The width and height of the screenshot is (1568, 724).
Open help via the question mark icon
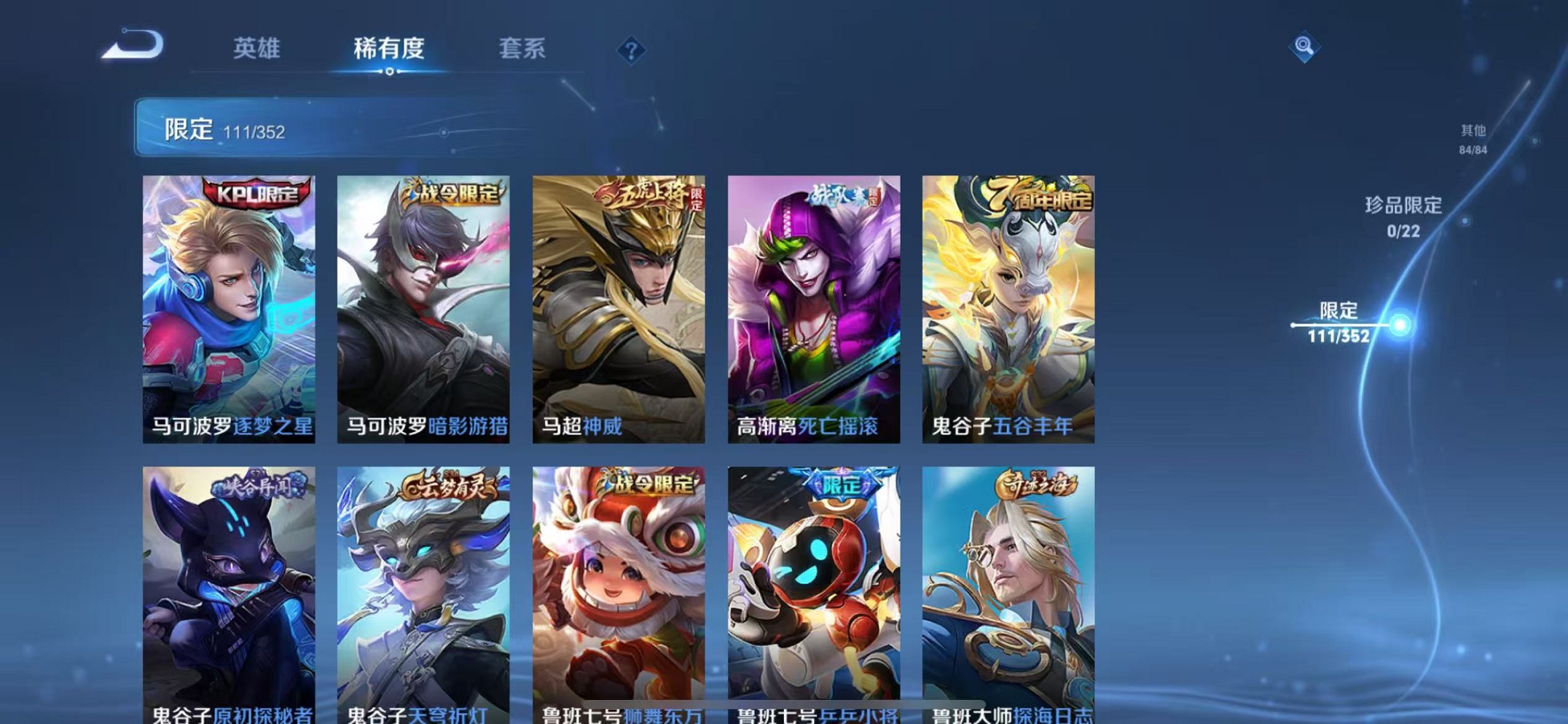631,50
